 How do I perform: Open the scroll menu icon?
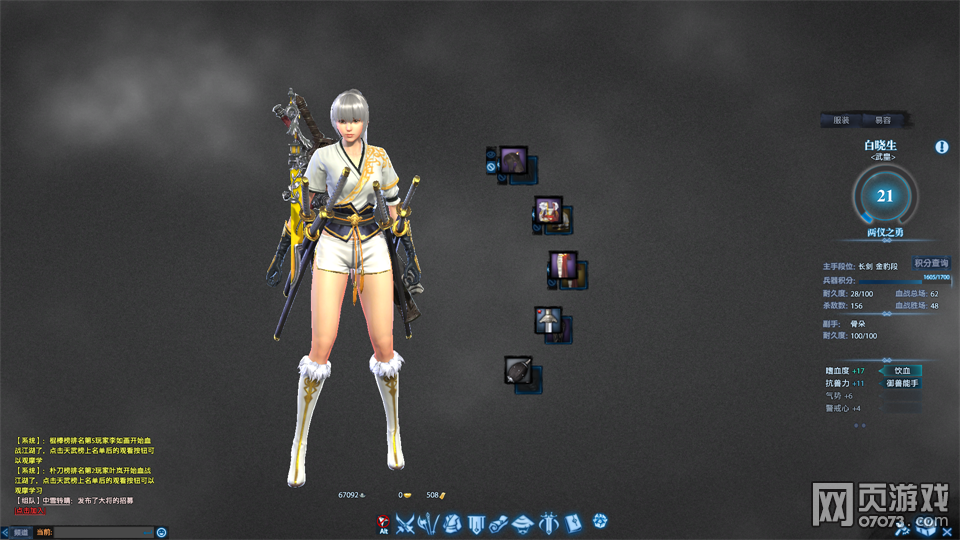(x=500, y=522)
